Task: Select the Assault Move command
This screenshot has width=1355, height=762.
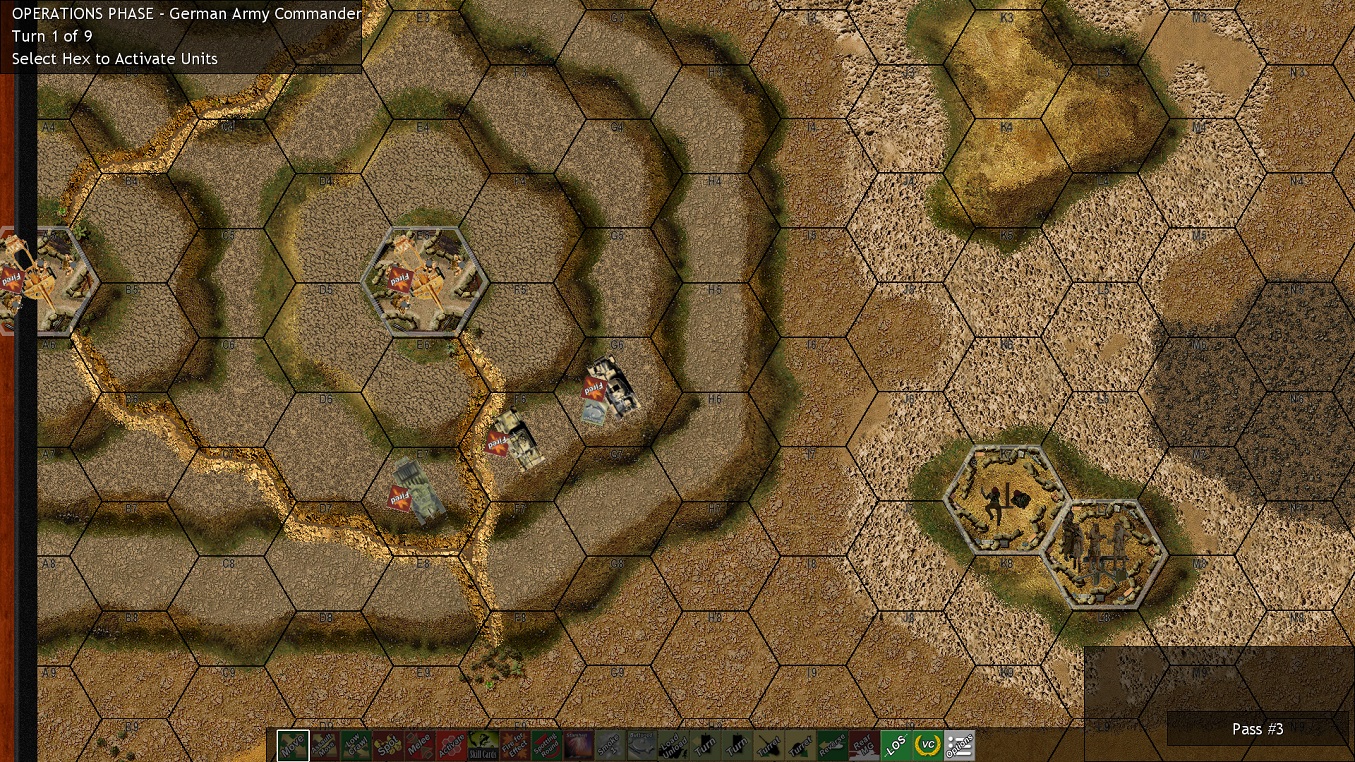Action: (x=323, y=745)
